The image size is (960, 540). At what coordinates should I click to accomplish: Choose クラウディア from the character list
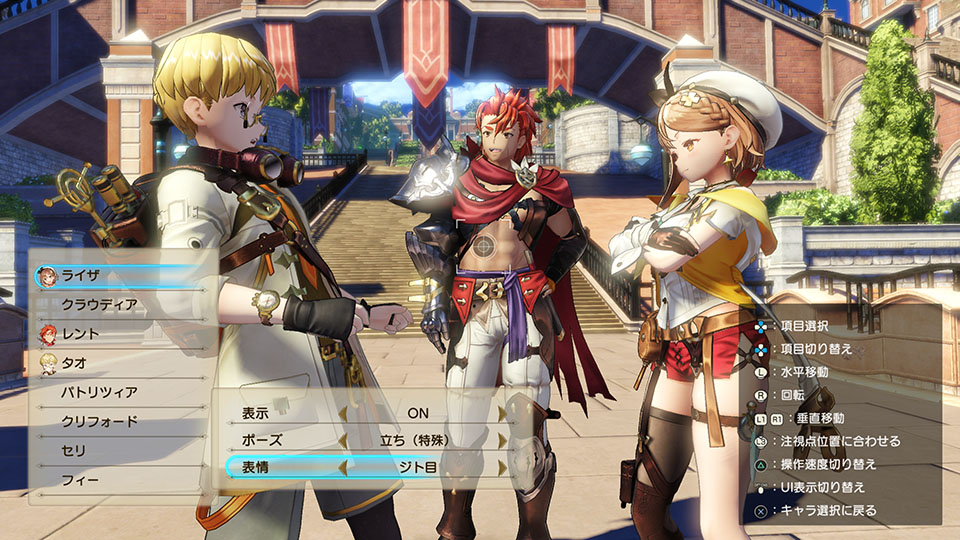click(x=99, y=304)
